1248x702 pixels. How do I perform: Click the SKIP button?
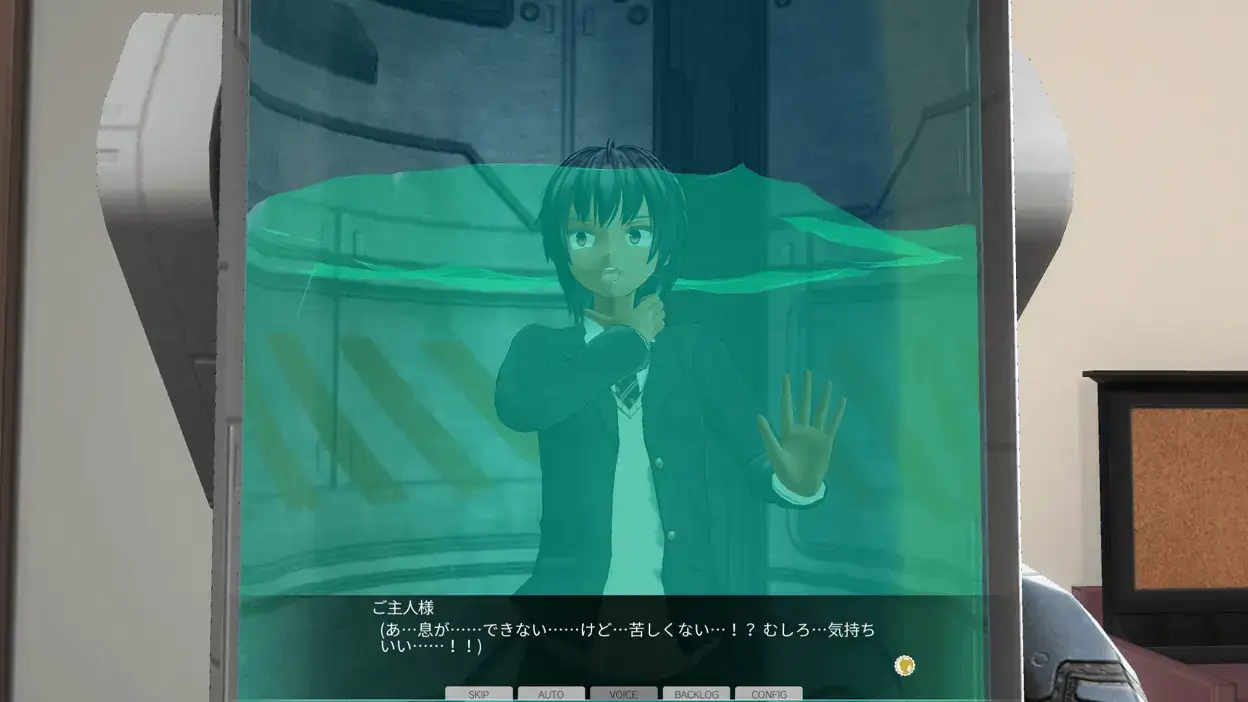pyautogui.click(x=479, y=694)
